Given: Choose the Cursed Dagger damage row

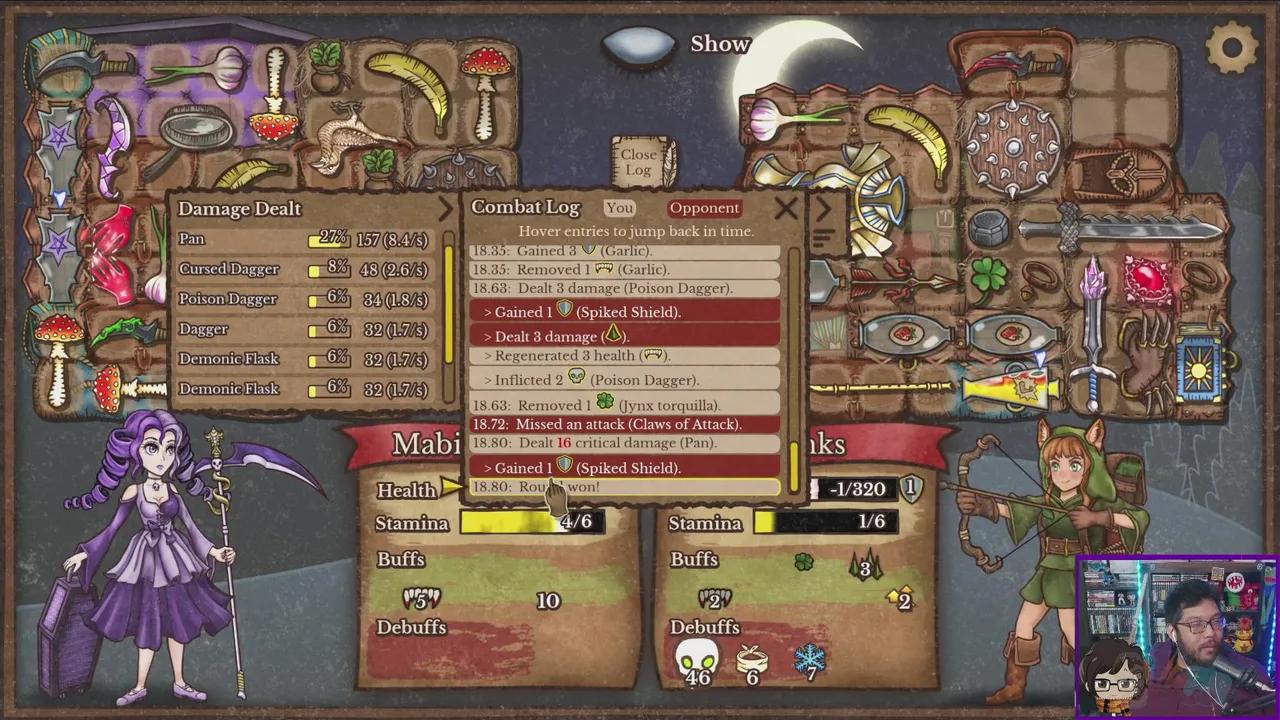Looking at the screenshot, I should pos(303,269).
